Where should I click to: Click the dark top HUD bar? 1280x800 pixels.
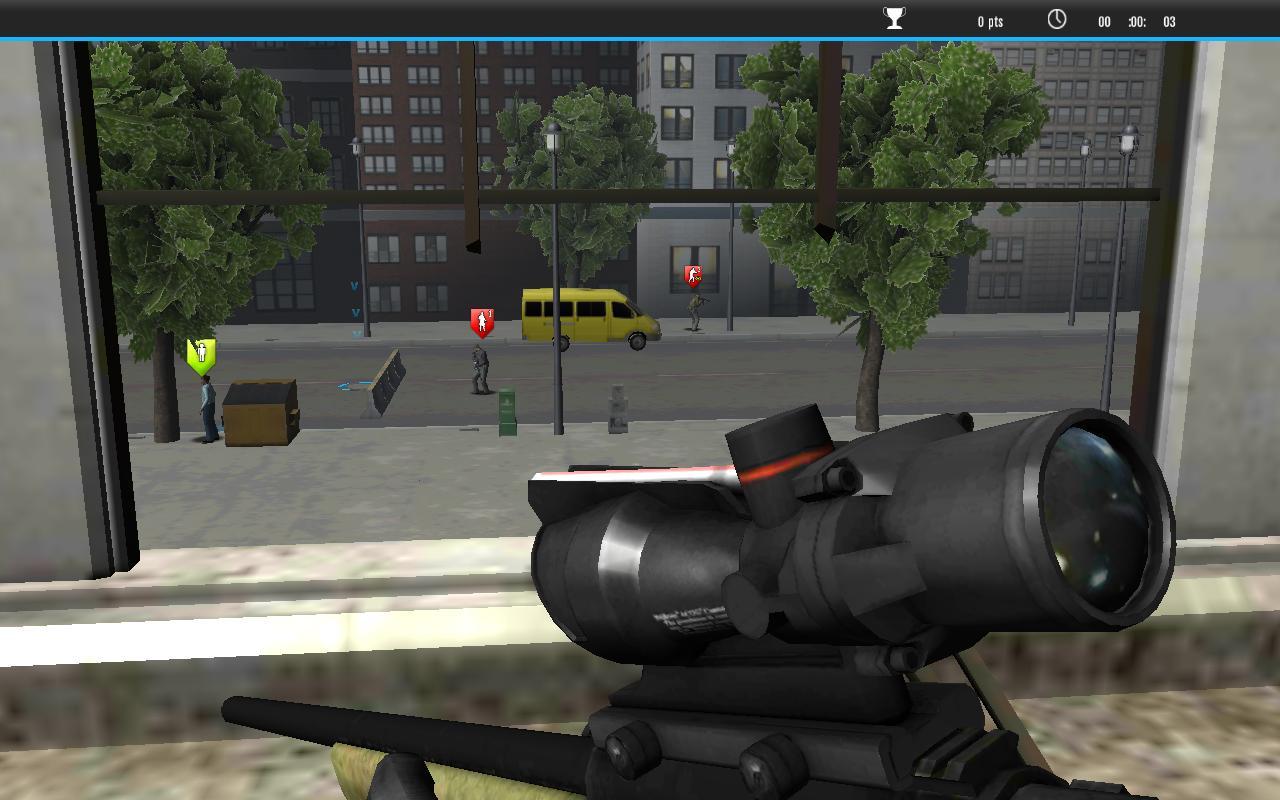(400, 15)
